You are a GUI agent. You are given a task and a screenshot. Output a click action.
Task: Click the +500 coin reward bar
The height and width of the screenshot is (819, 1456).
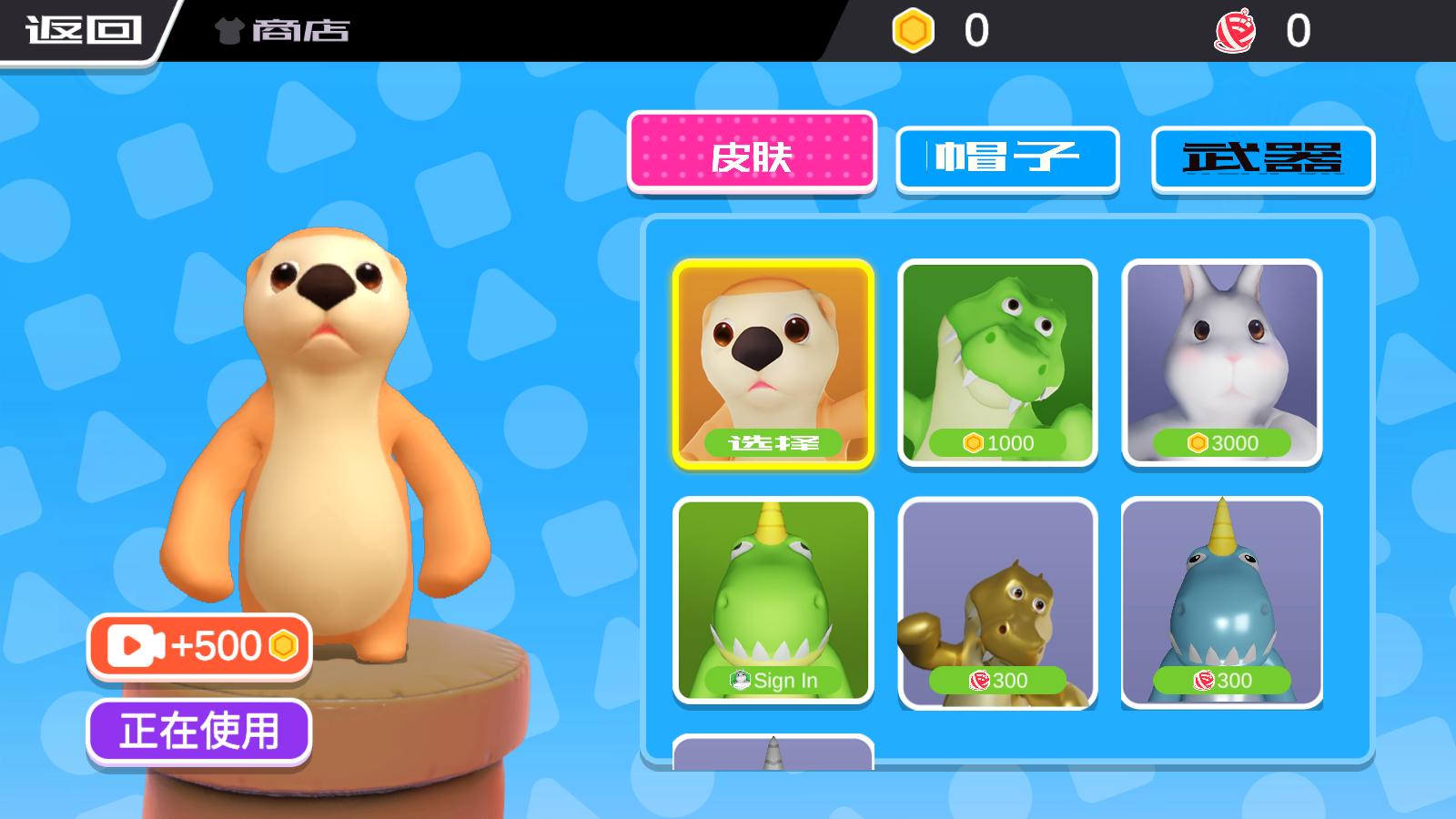click(x=197, y=647)
